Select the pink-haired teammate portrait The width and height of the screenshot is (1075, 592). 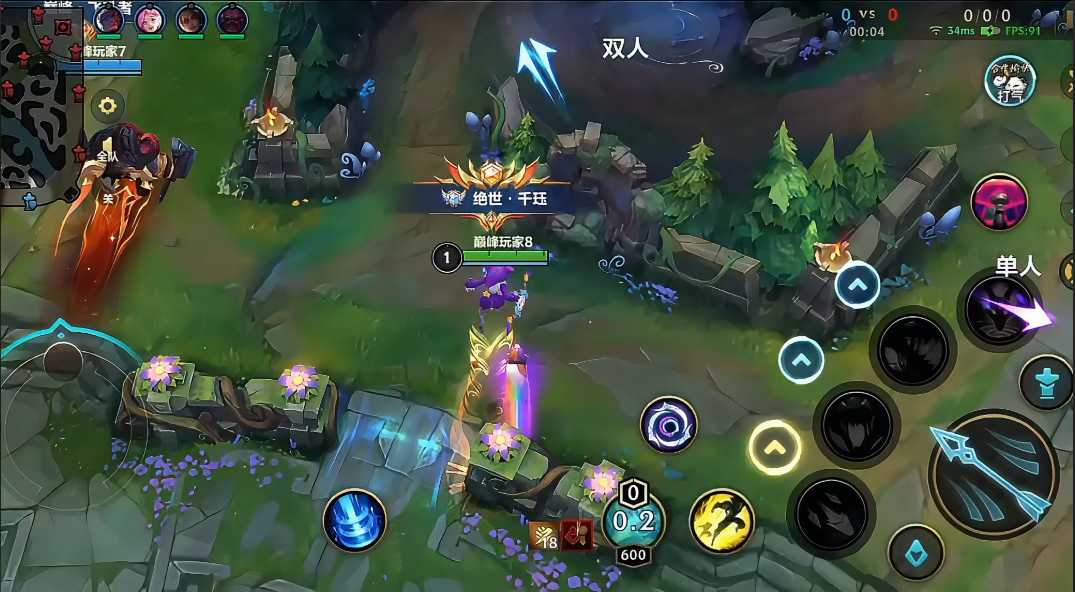(x=151, y=19)
